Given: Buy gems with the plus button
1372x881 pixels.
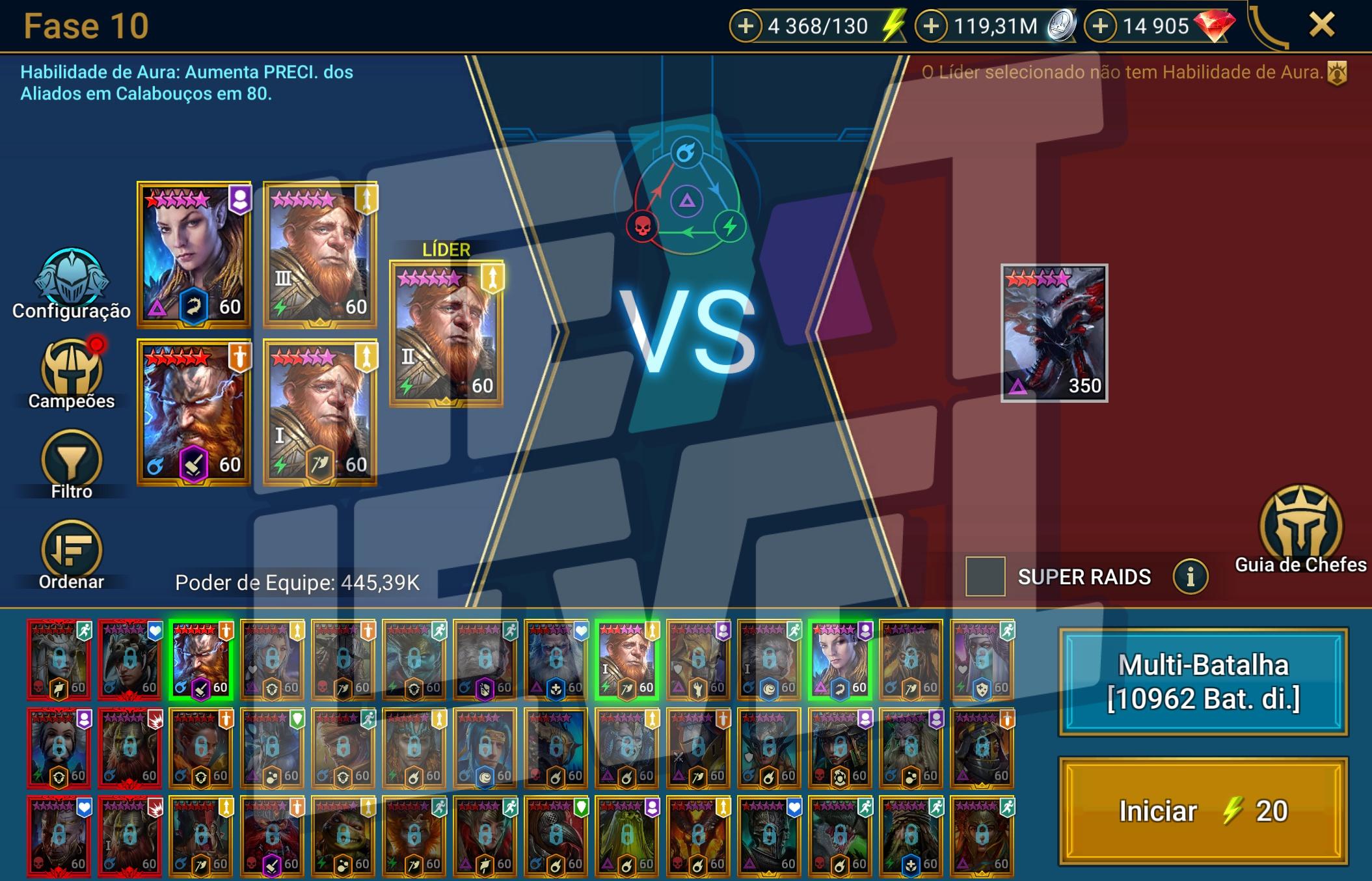Looking at the screenshot, I should tap(1100, 26).
